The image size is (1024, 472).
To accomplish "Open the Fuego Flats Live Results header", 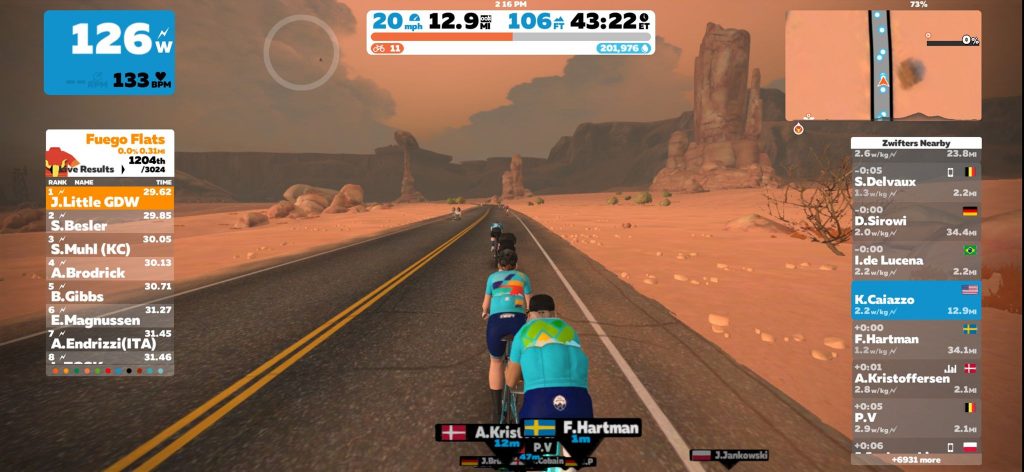I will 110,154.
